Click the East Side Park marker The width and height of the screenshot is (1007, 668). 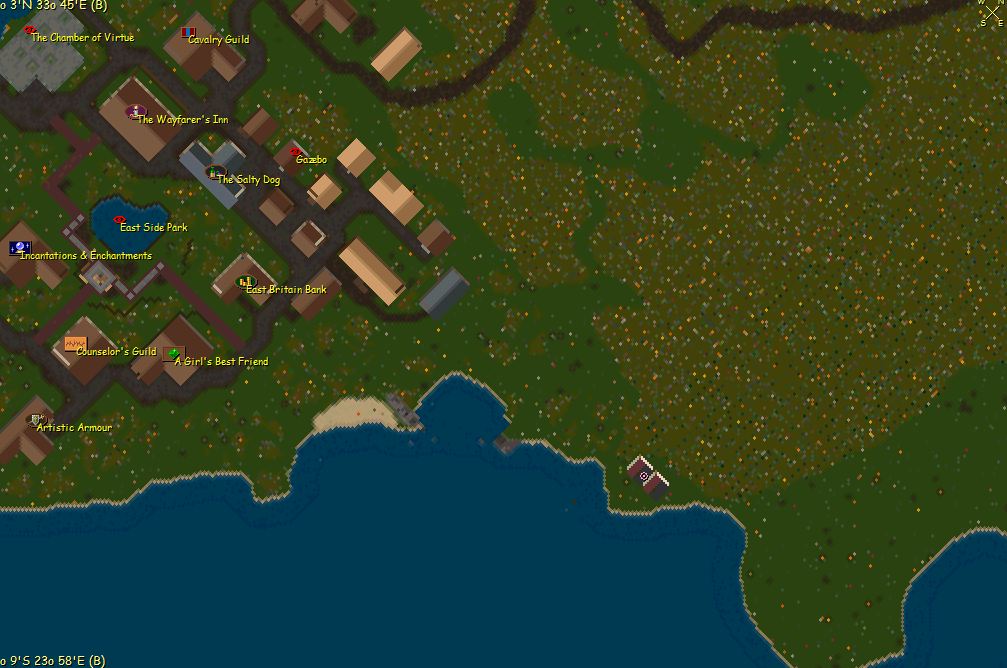(x=120, y=219)
